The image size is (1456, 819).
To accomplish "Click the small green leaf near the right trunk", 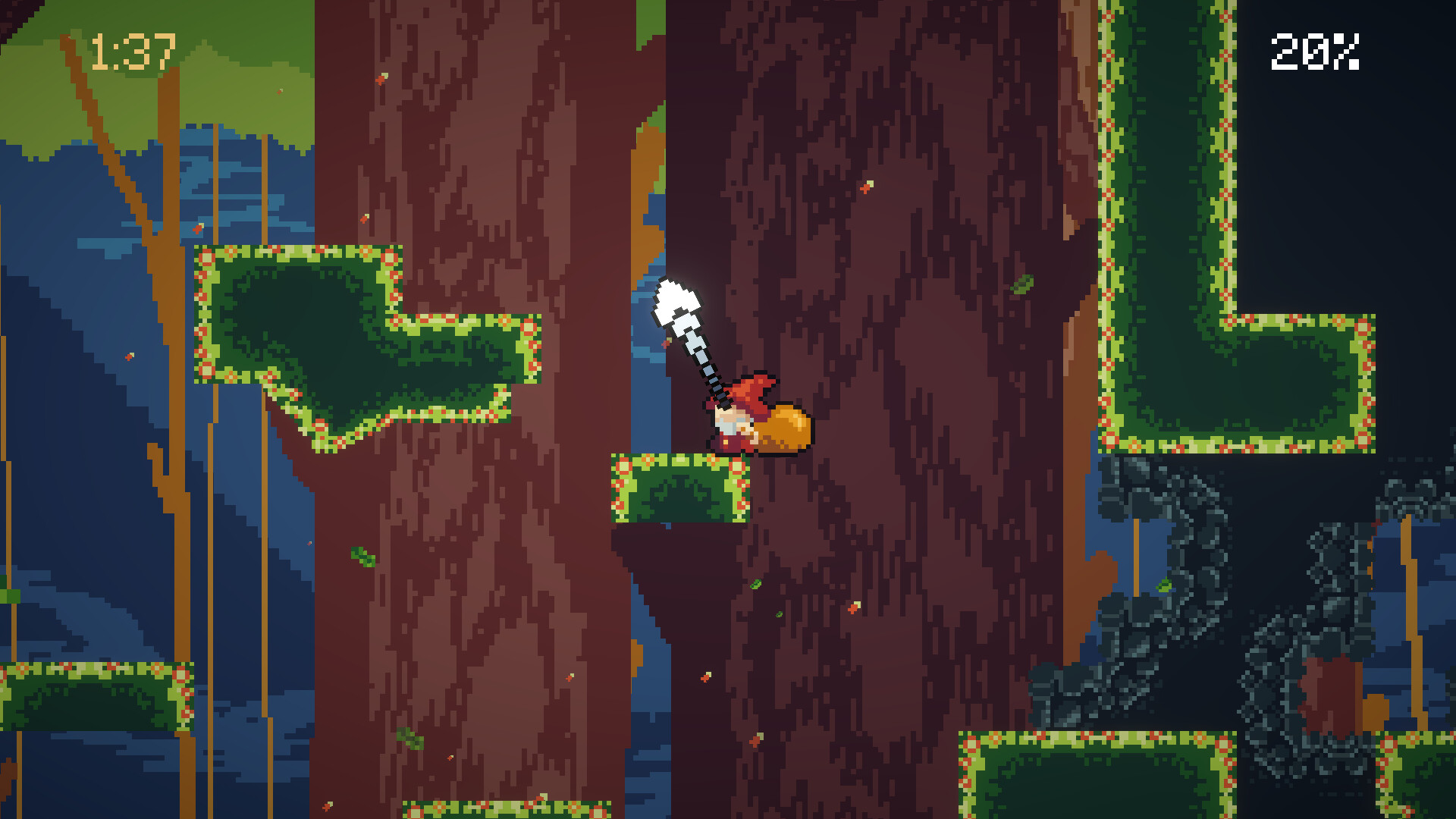I will (x=1024, y=284).
